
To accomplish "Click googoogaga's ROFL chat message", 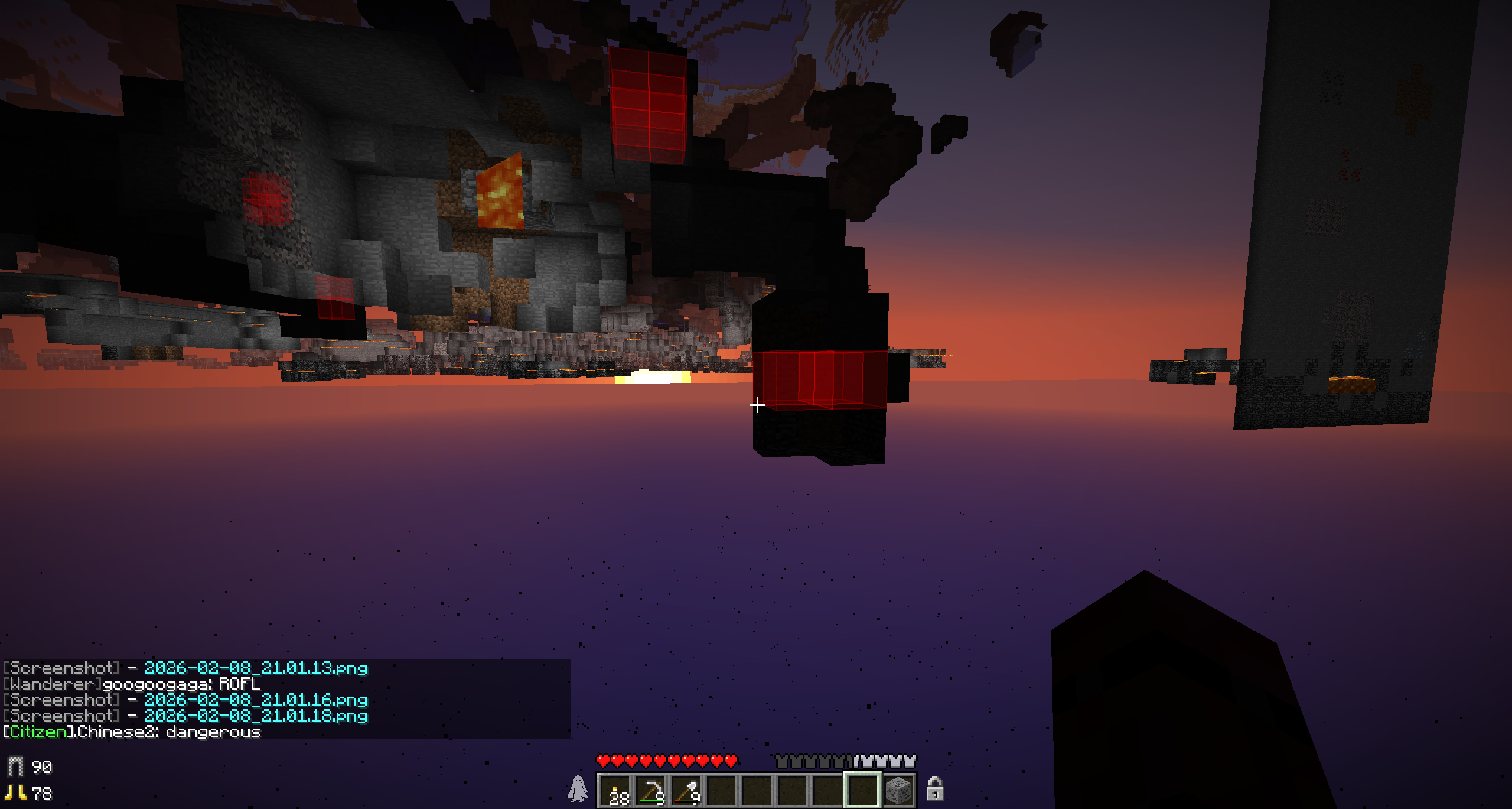I will click(239, 684).
